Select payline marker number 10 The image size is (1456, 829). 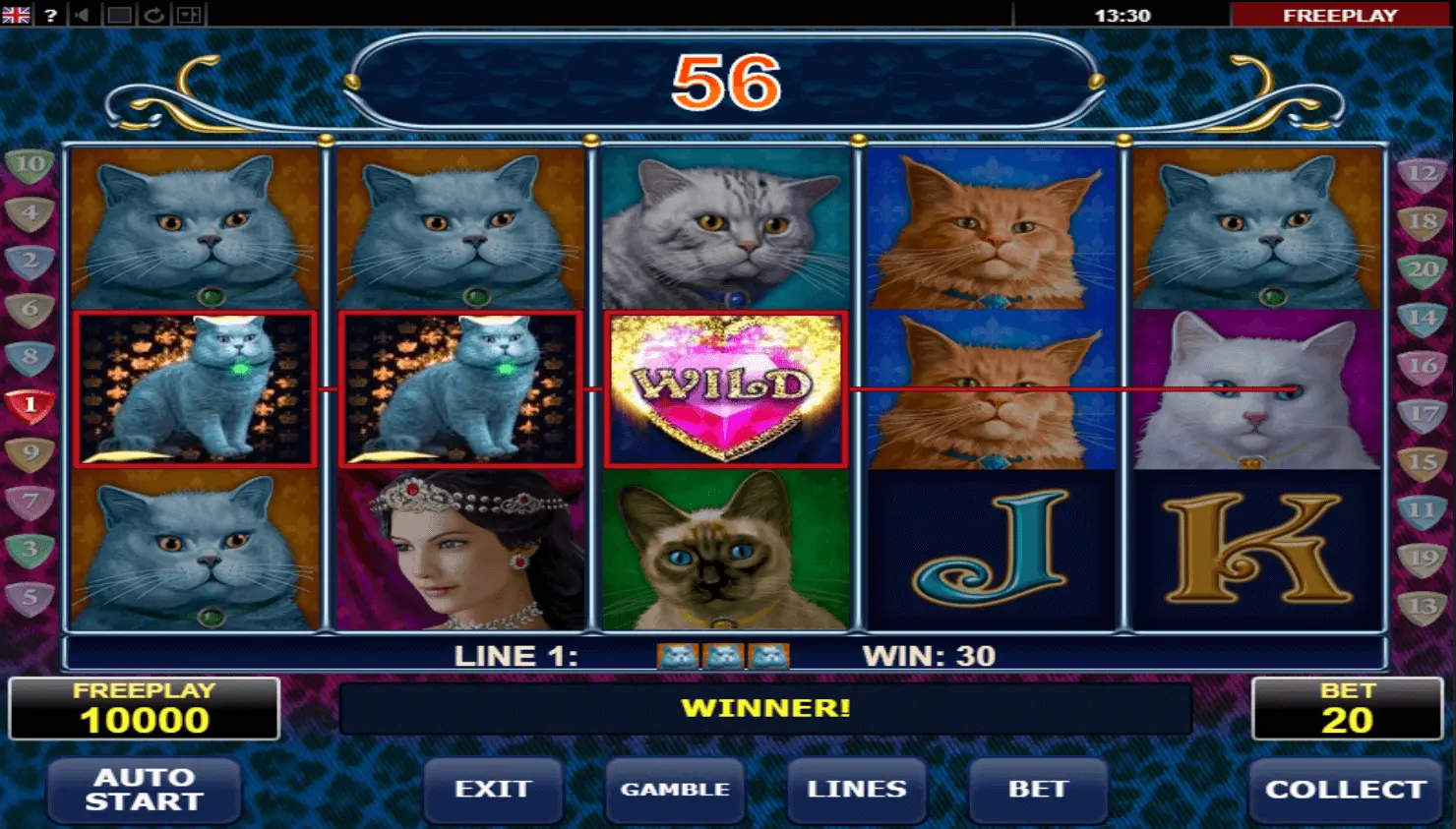coord(30,164)
